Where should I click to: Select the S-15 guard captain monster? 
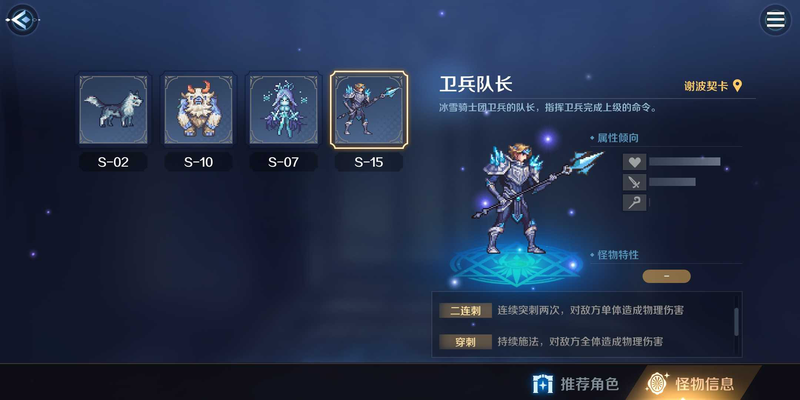[368, 110]
